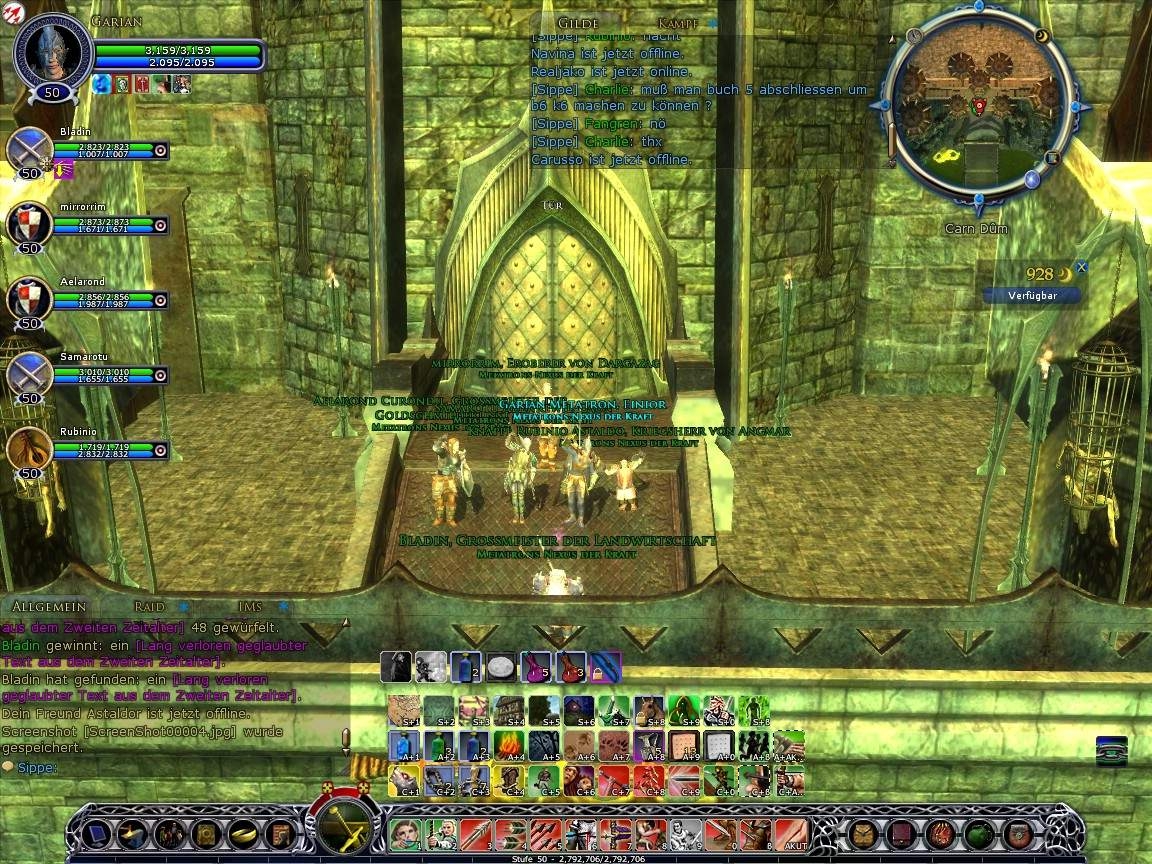Open the IMs chat tab
Image resolution: width=1152 pixels, height=864 pixels.
[250, 606]
